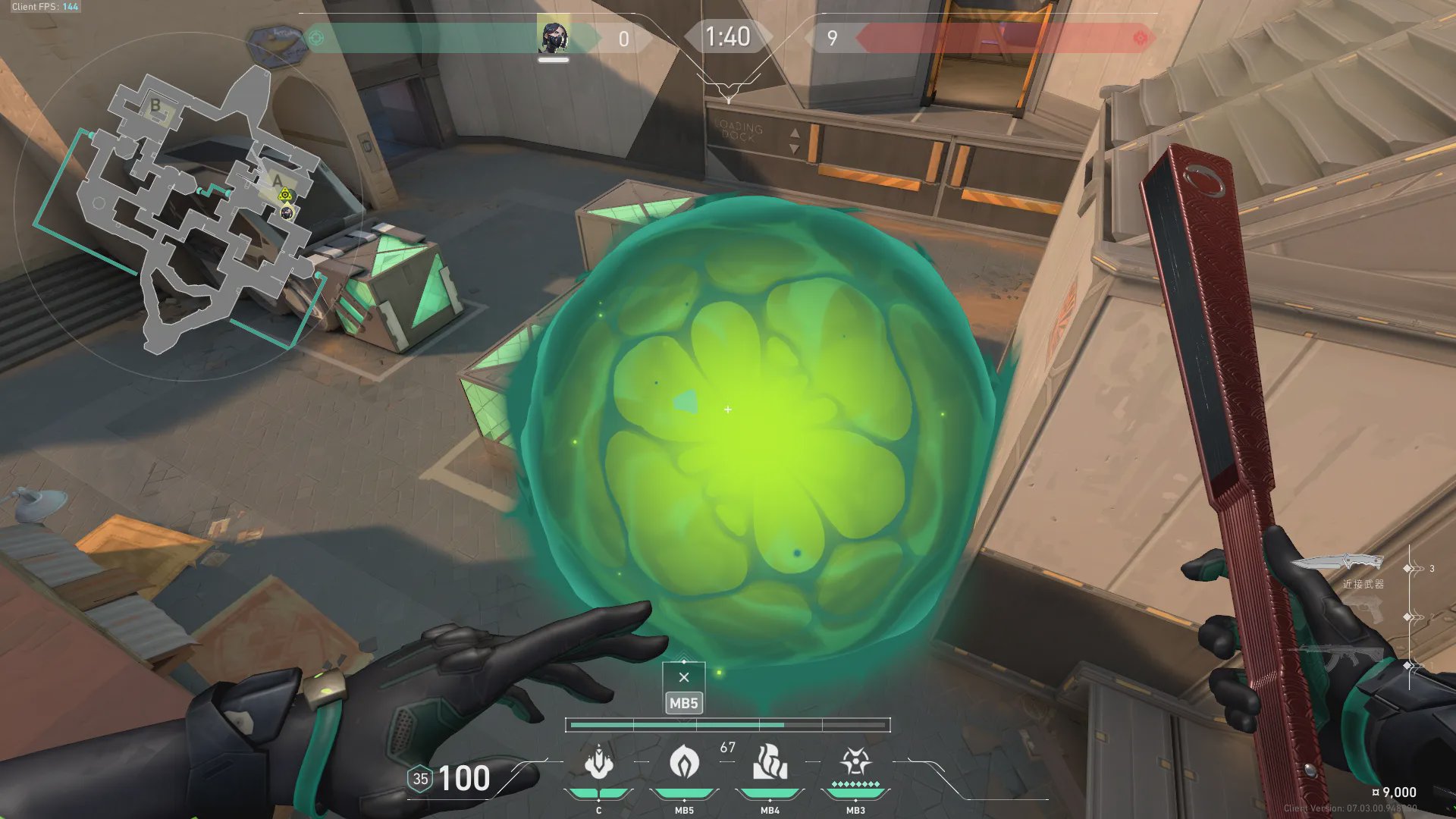This screenshot has height=819, width=1456.
Task: Activate the Snake Bite ability icon
Action: click(x=598, y=762)
